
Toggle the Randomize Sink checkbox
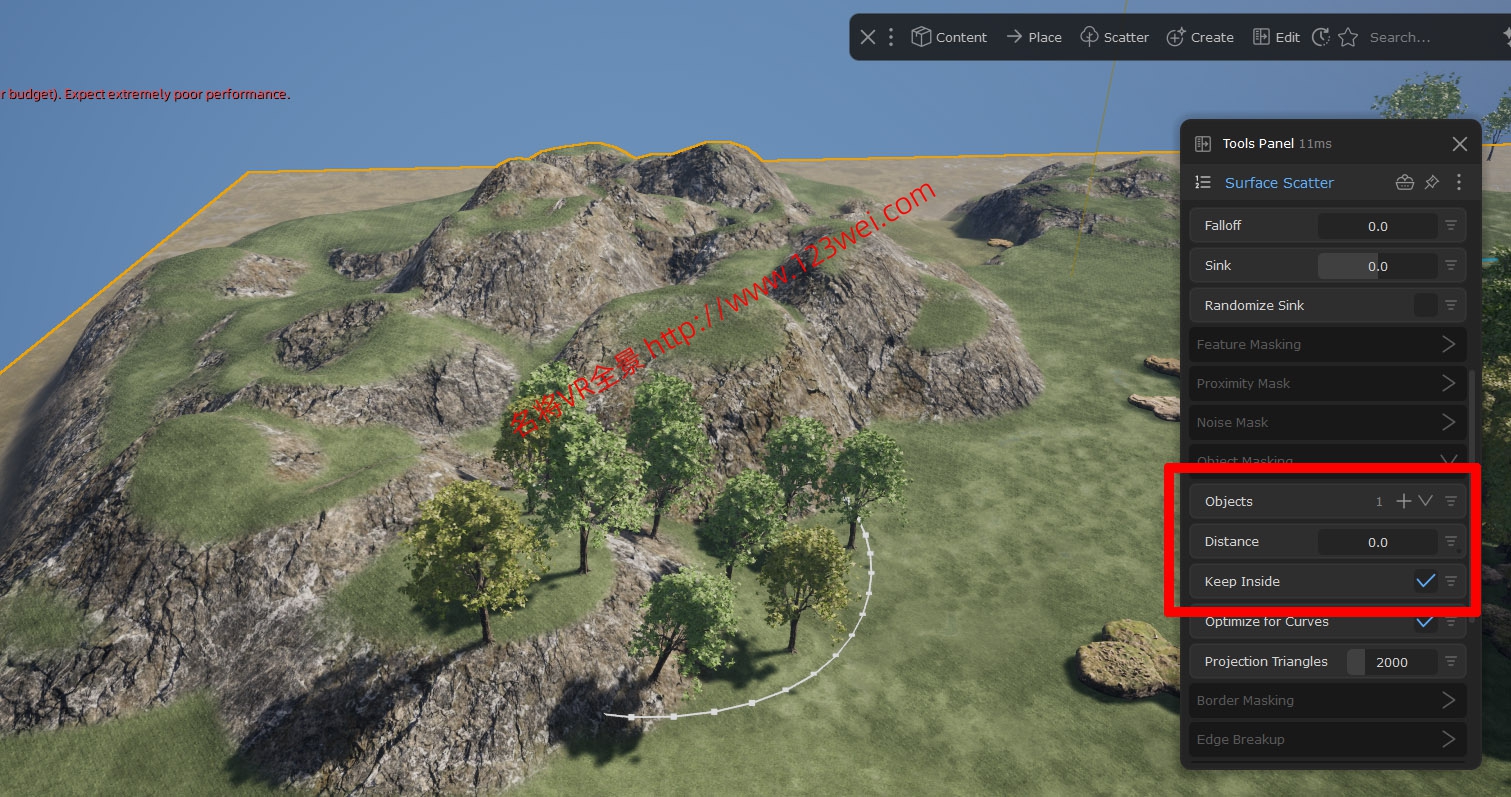(1425, 305)
